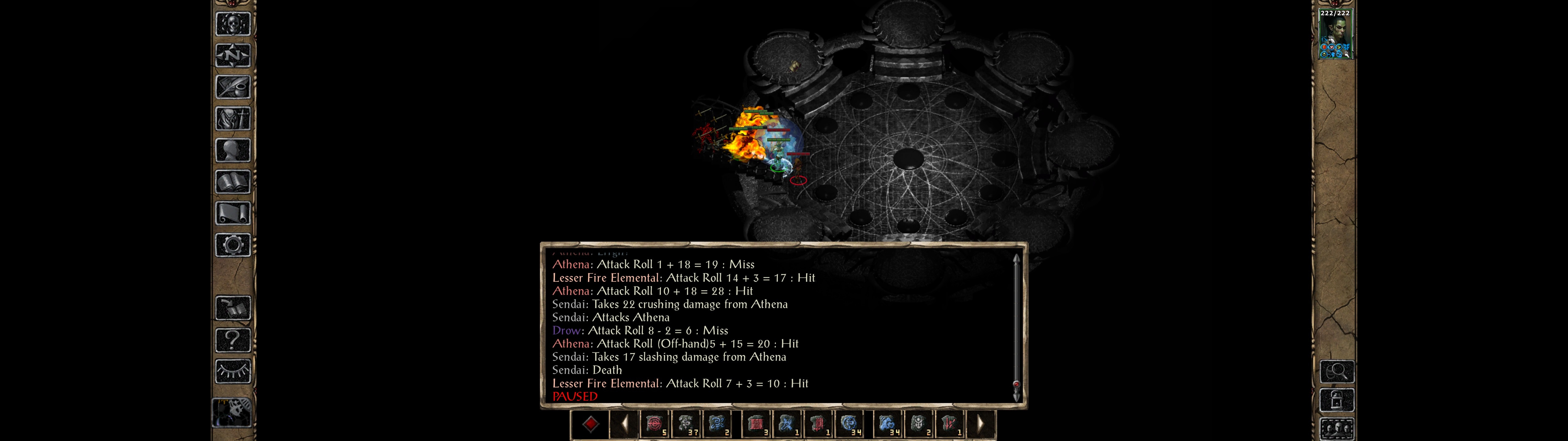Page the spell bar right
Viewport: 1568px width, 441px height.
pyautogui.click(x=980, y=424)
